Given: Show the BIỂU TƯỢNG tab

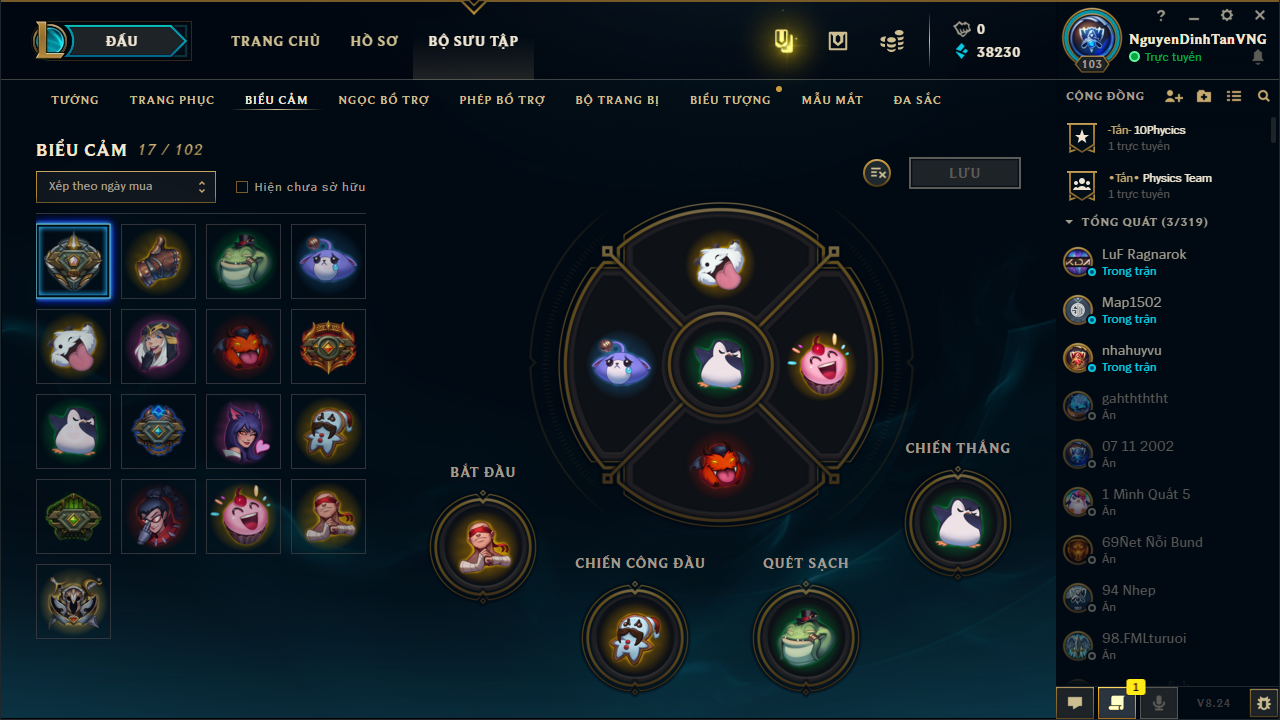Looking at the screenshot, I should (730, 100).
